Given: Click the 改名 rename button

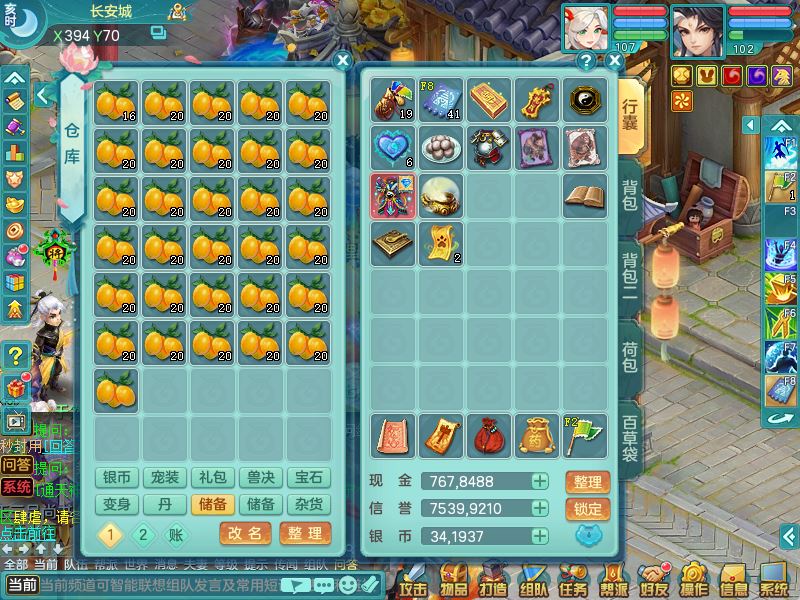Looking at the screenshot, I should pos(245,534).
